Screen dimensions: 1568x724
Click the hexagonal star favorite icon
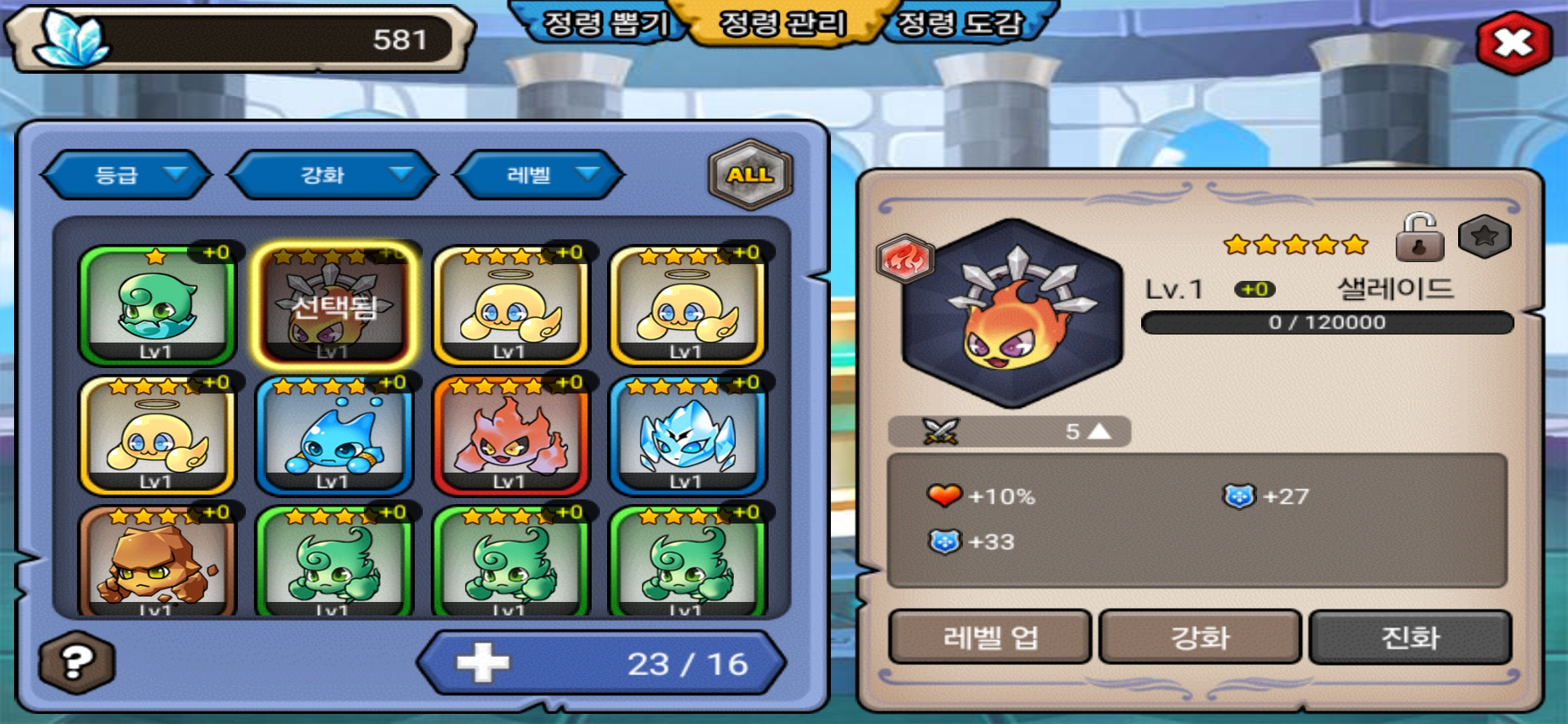pos(1485,237)
